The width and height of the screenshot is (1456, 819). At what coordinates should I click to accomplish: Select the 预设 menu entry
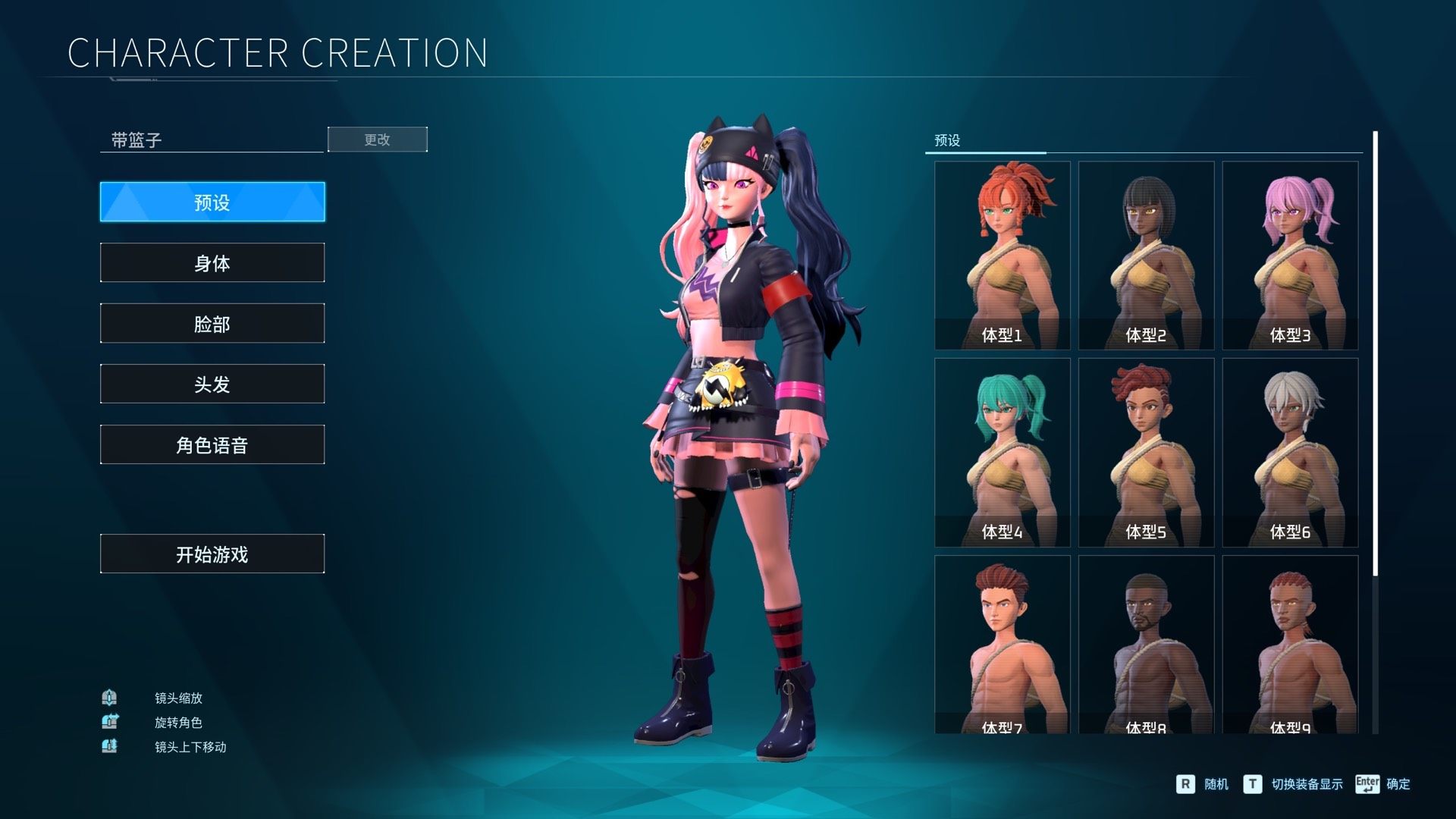tap(212, 202)
